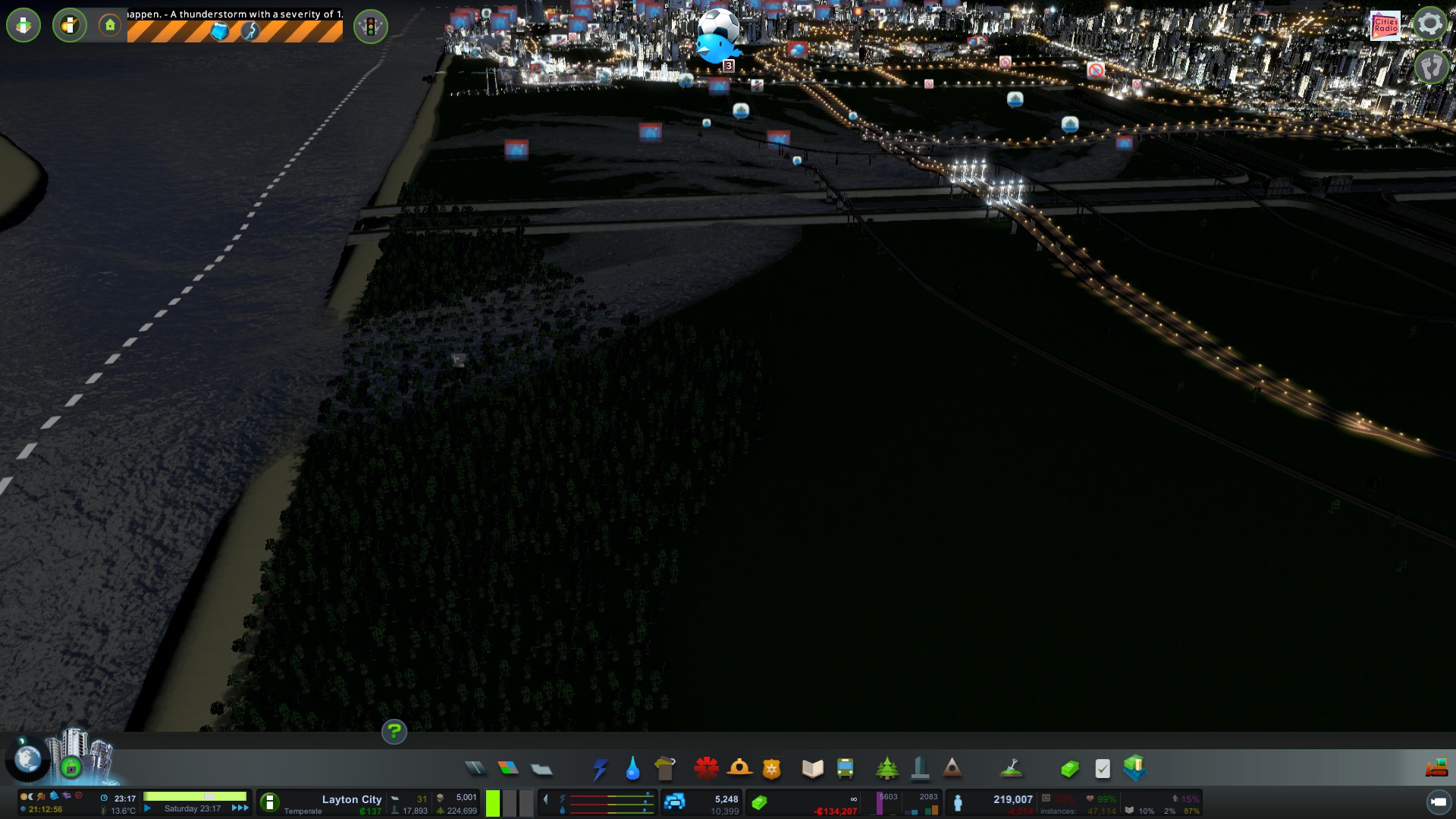Screen dimensions: 1456x819
Task: Open the Police badge menu
Action: (x=772, y=769)
